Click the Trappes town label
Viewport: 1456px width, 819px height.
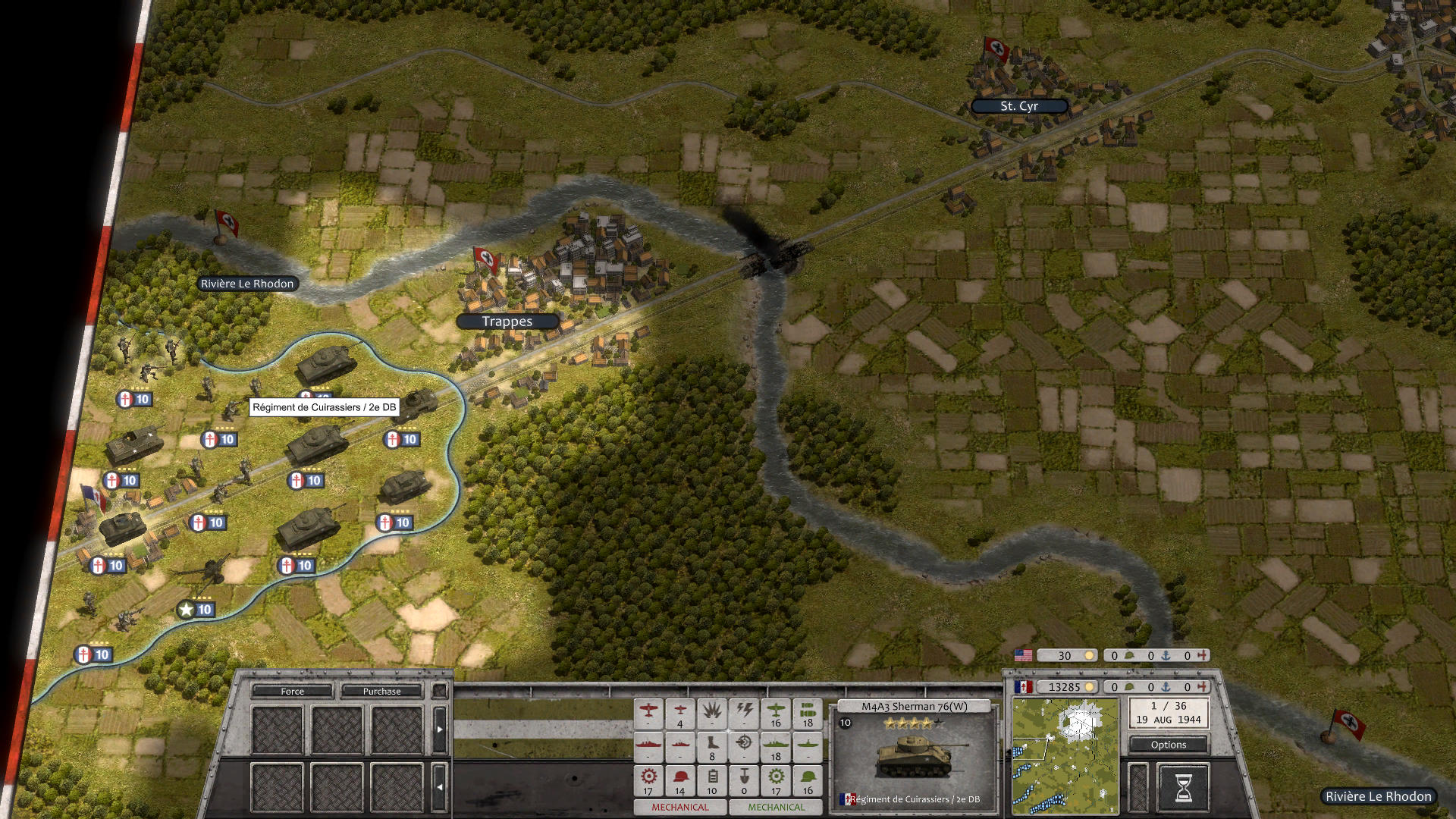(507, 321)
